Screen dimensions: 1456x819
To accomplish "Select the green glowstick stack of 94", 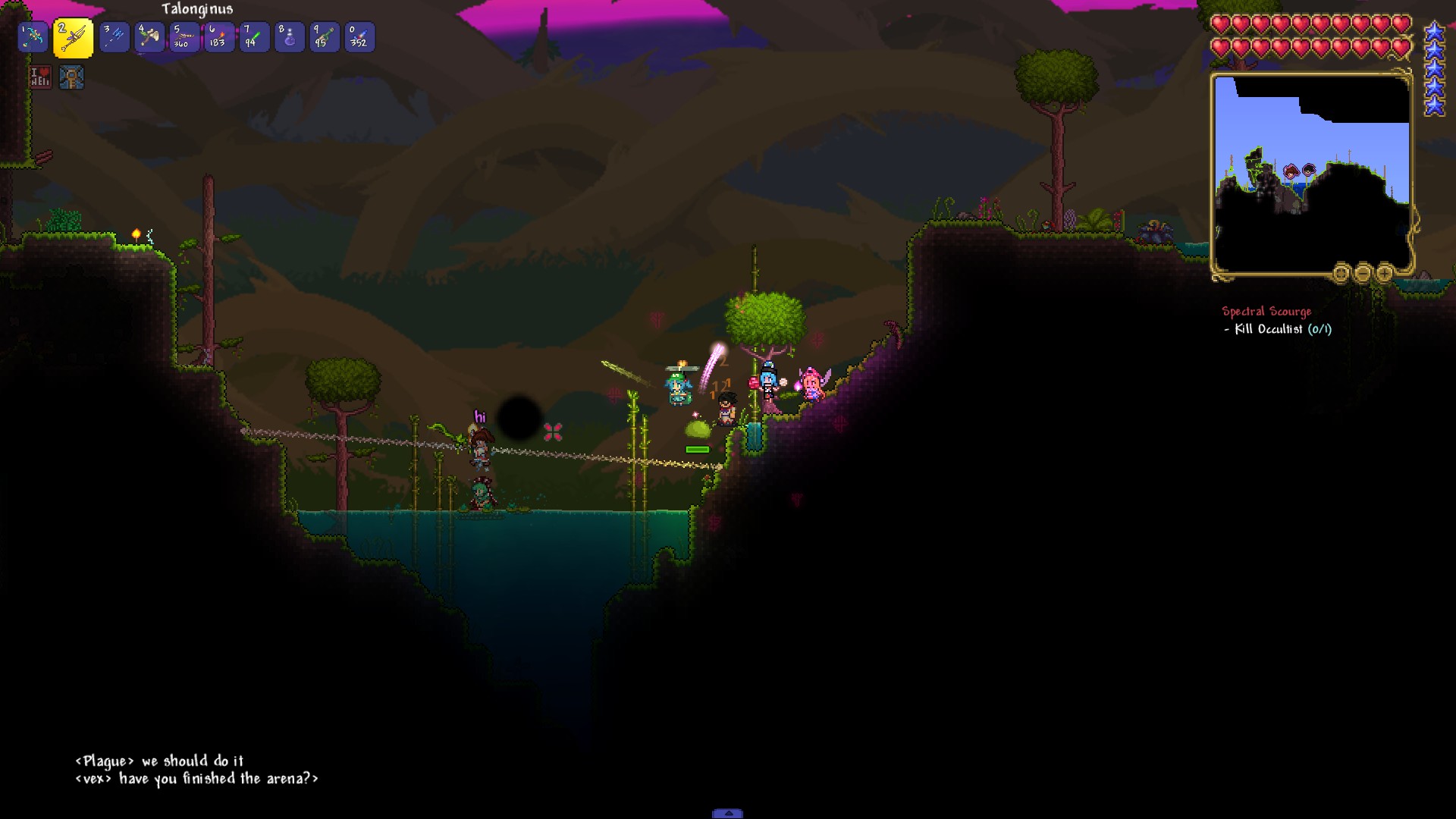I will pyautogui.click(x=254, y=37).
